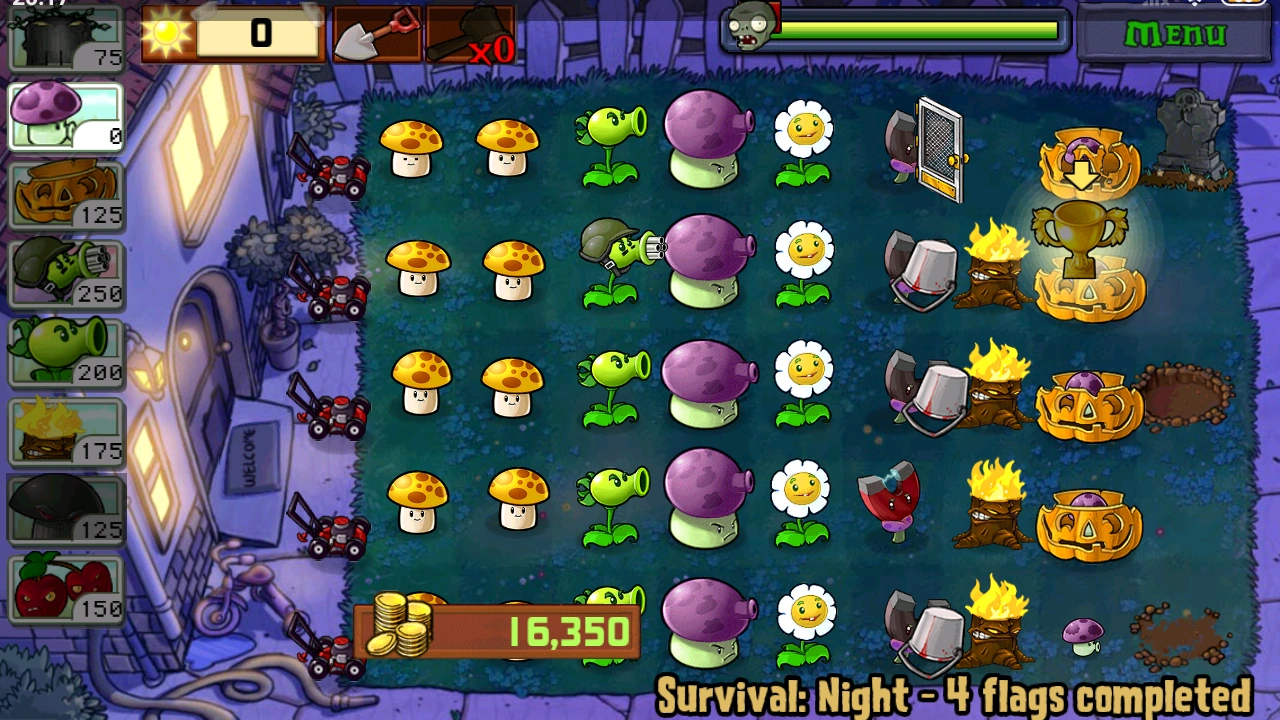Click the level progress bar
This screenshot has height=720, width=1280.
click(x=920, y=30)
